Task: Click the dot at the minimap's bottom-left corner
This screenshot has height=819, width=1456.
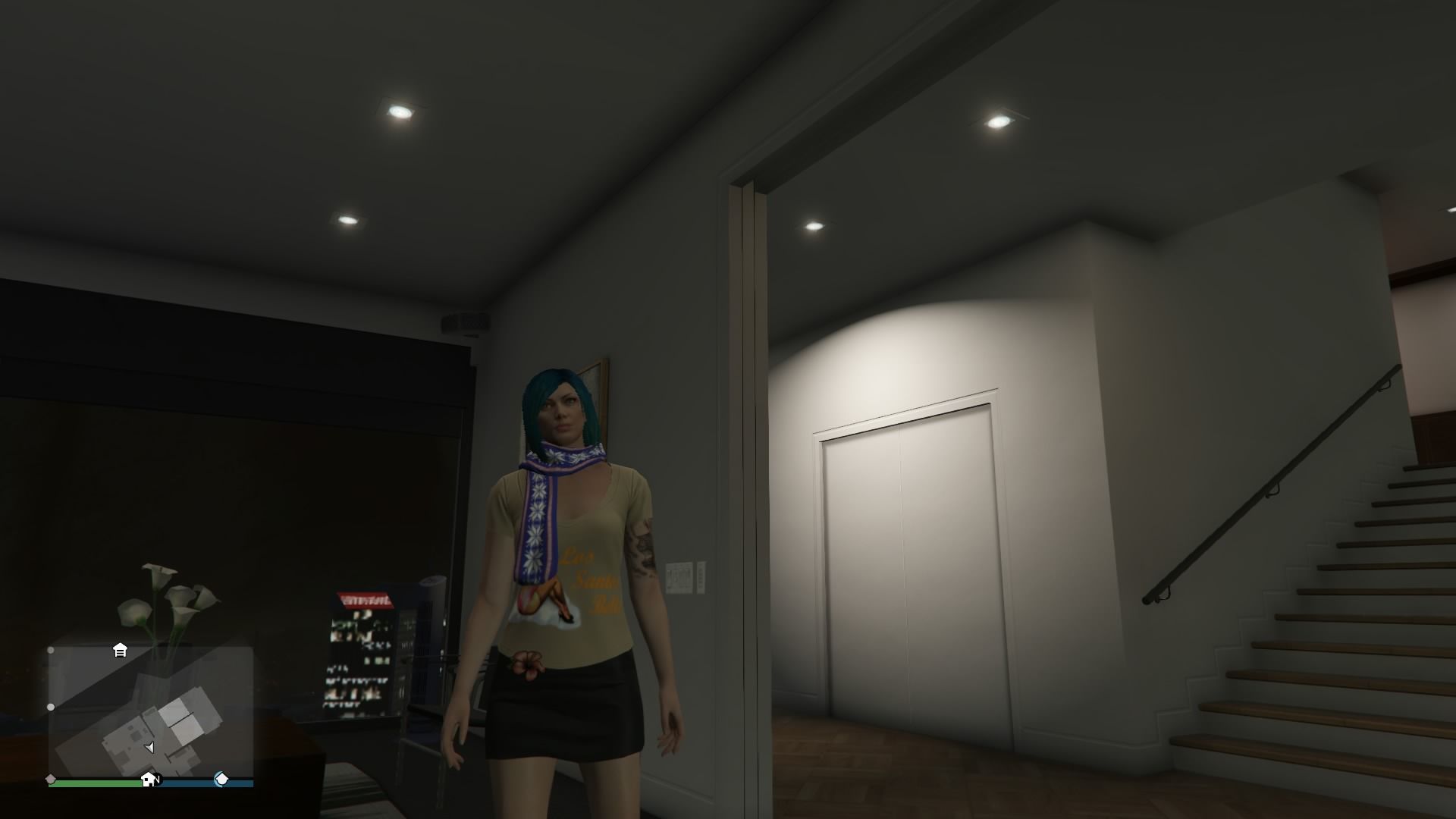Action: point(50,778)
